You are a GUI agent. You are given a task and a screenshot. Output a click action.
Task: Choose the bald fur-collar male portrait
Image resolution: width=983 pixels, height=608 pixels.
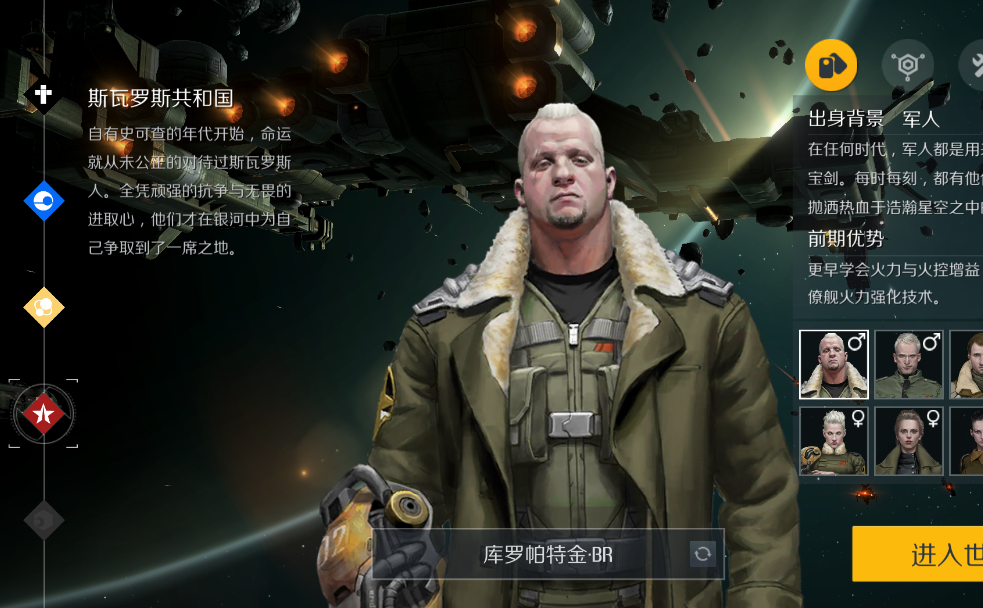834,364
